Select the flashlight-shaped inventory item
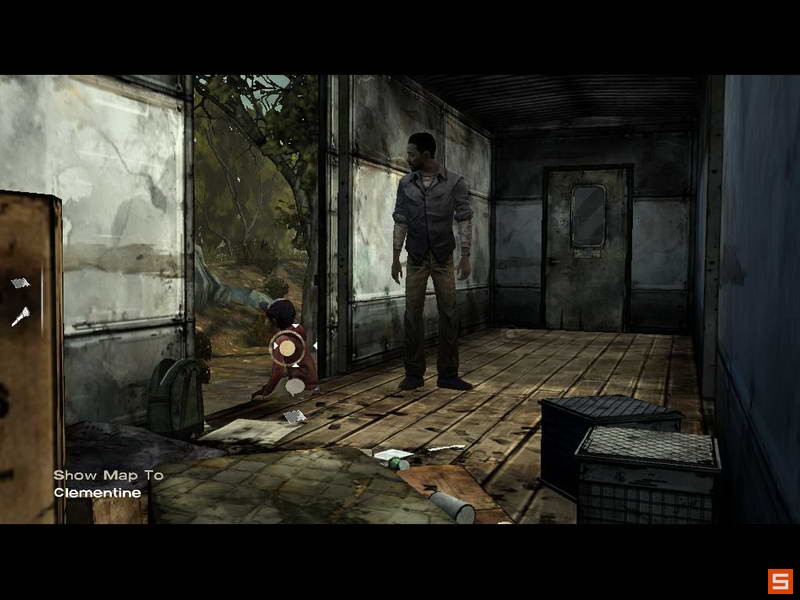The image size is (800, 600). [20, 316]
